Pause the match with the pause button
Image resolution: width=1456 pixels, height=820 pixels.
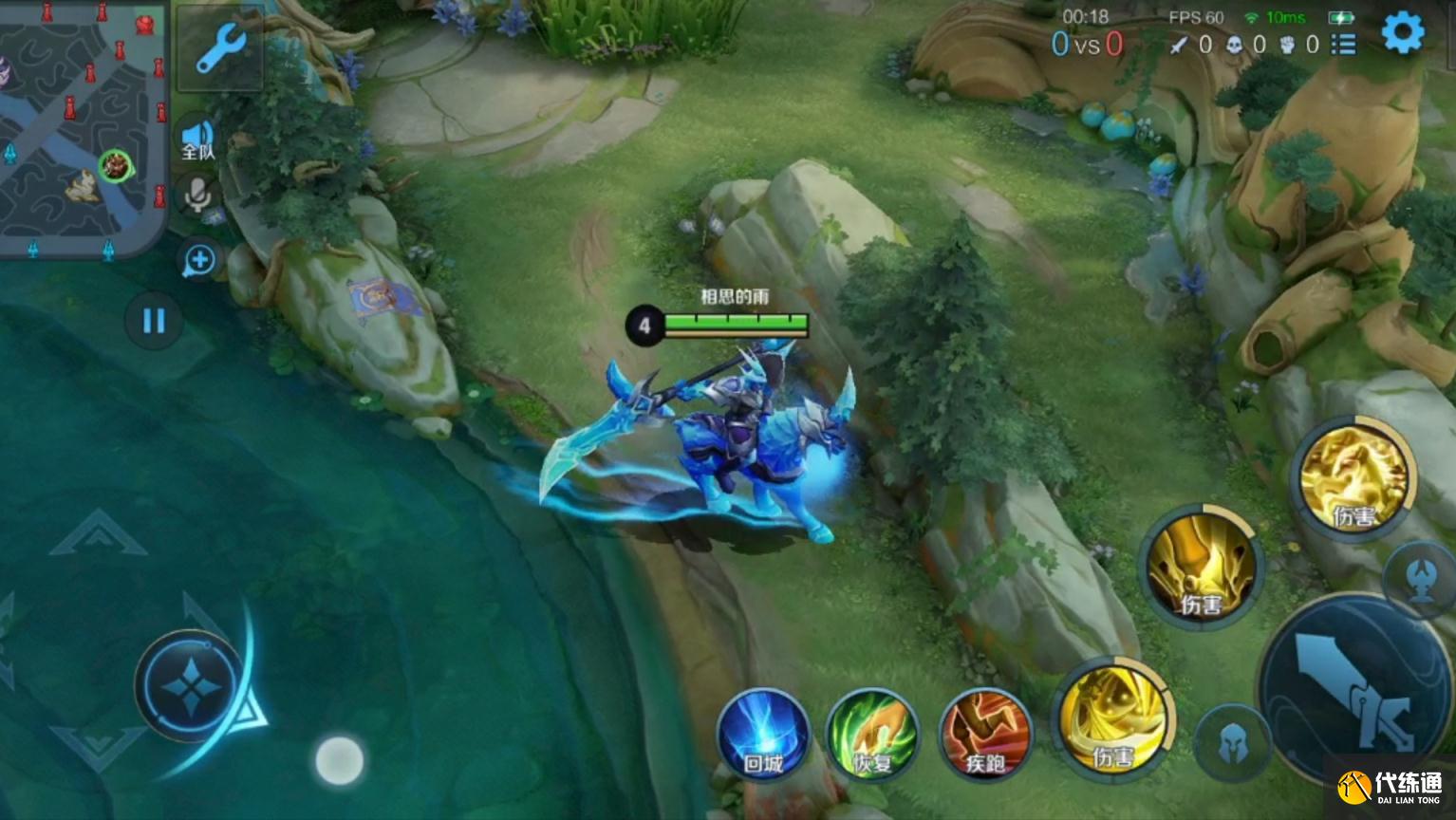[154, 321]
